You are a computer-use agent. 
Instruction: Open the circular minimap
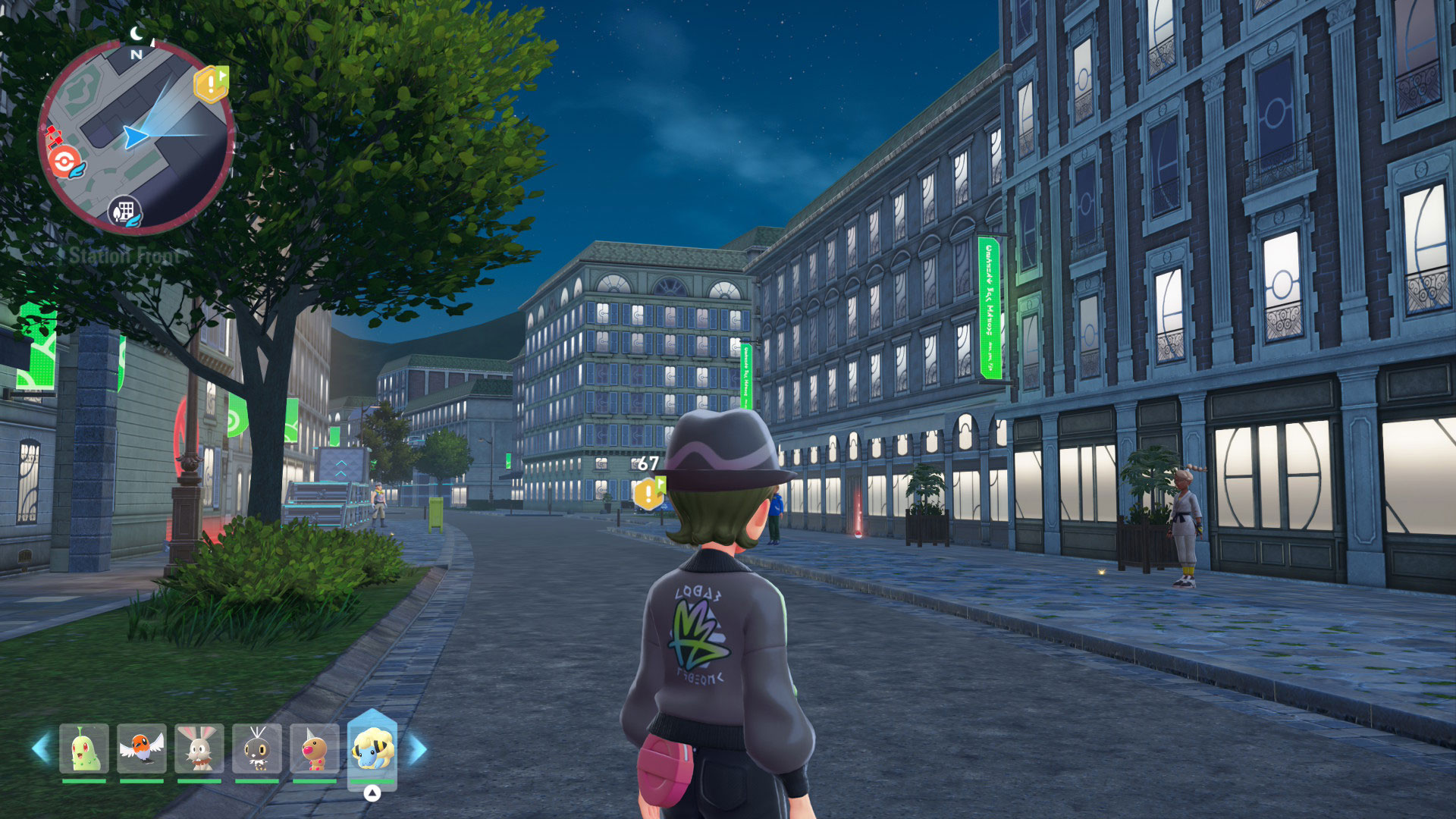pos(136,136)
